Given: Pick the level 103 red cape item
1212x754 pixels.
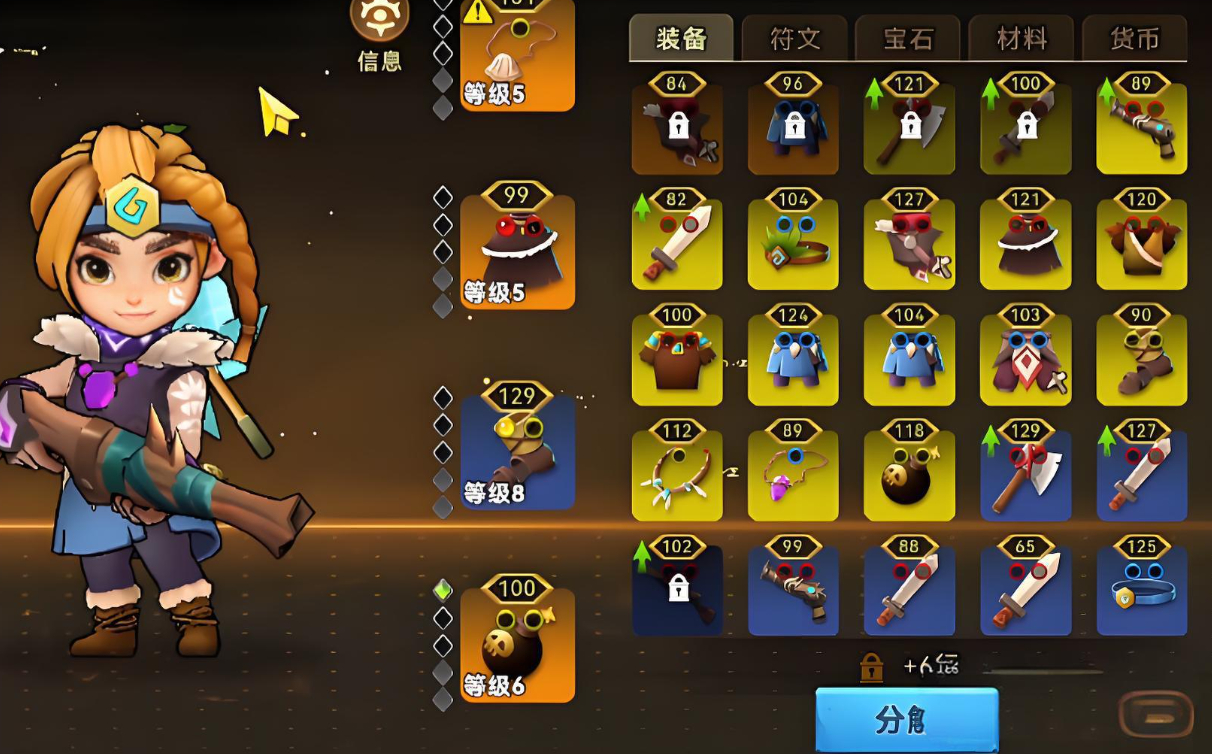Looking at the screenshot, I should pos(1025,361).
